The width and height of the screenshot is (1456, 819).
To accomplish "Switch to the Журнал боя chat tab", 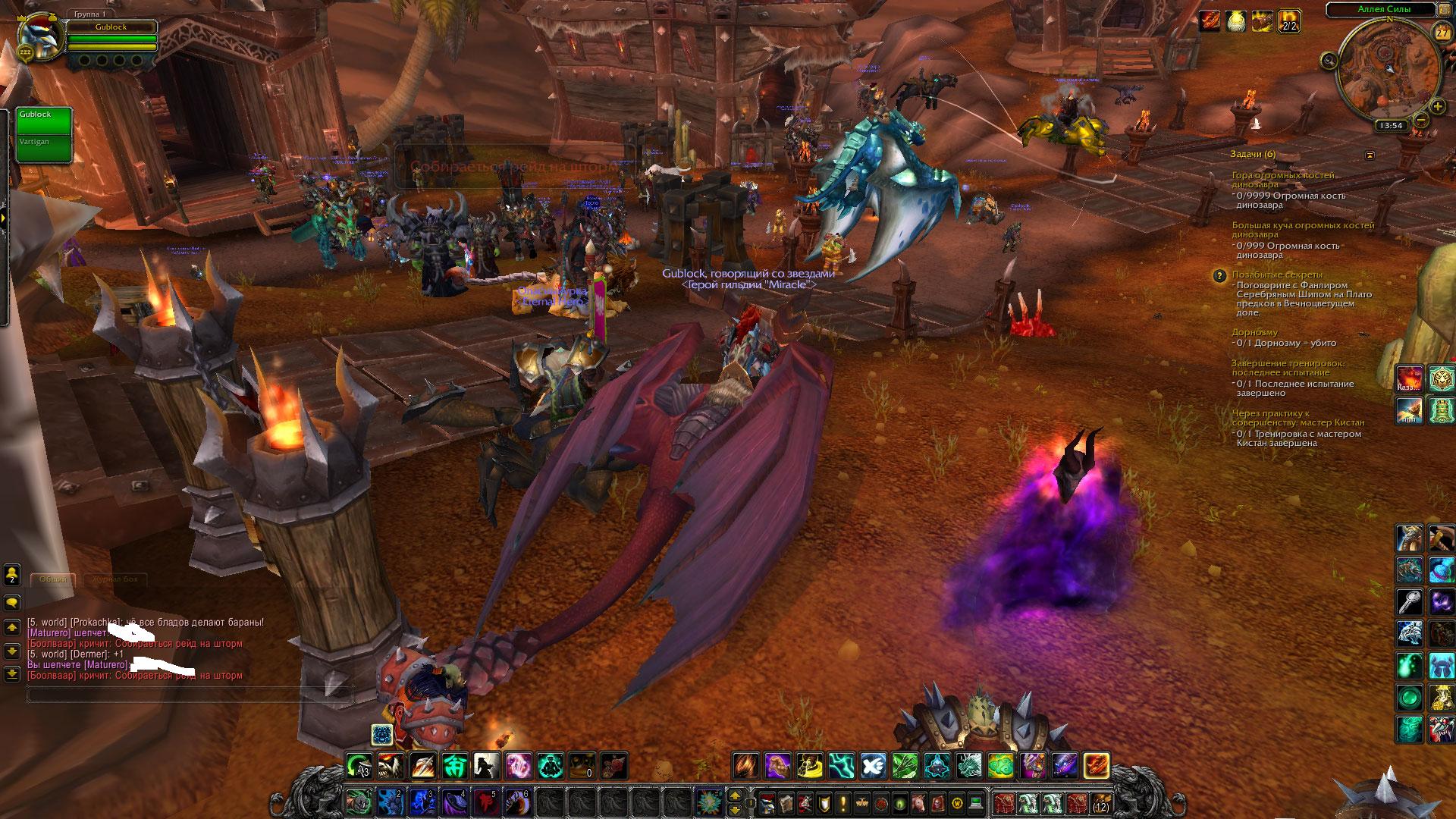I will pos(115,579).
